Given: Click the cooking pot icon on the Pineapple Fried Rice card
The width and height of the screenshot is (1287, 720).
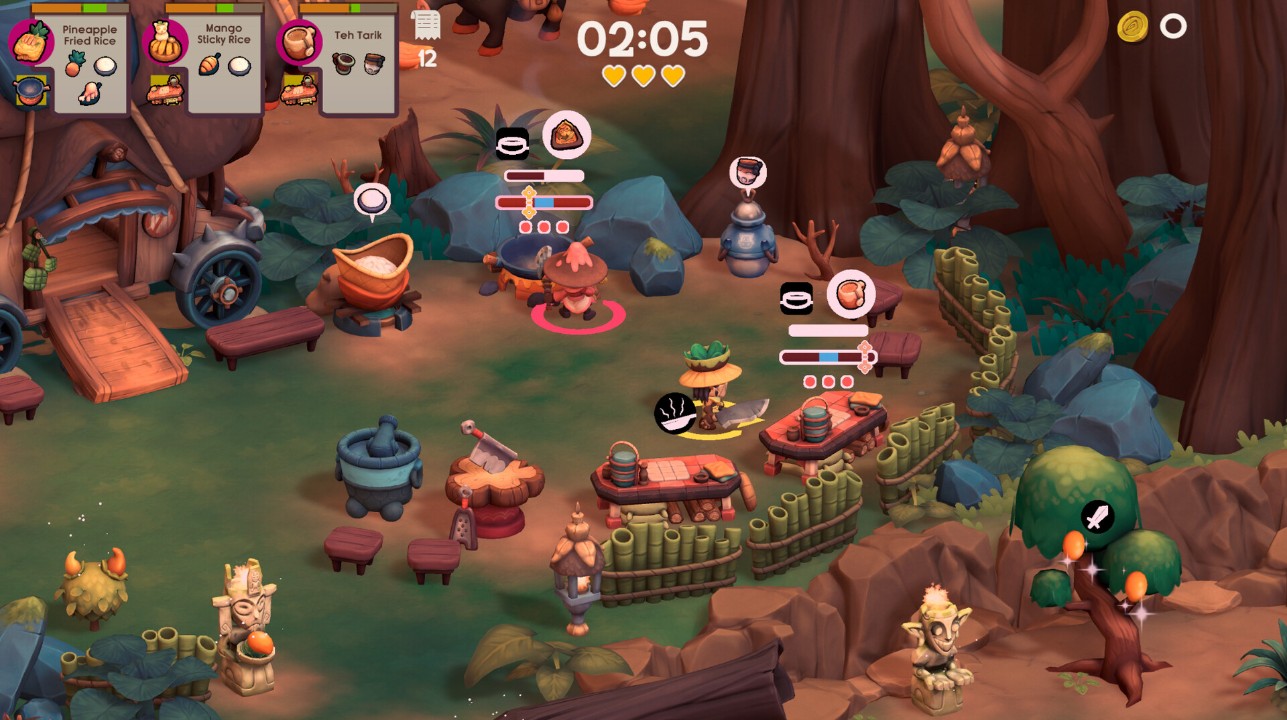Looking at the screenshot, I should point(30,88).
